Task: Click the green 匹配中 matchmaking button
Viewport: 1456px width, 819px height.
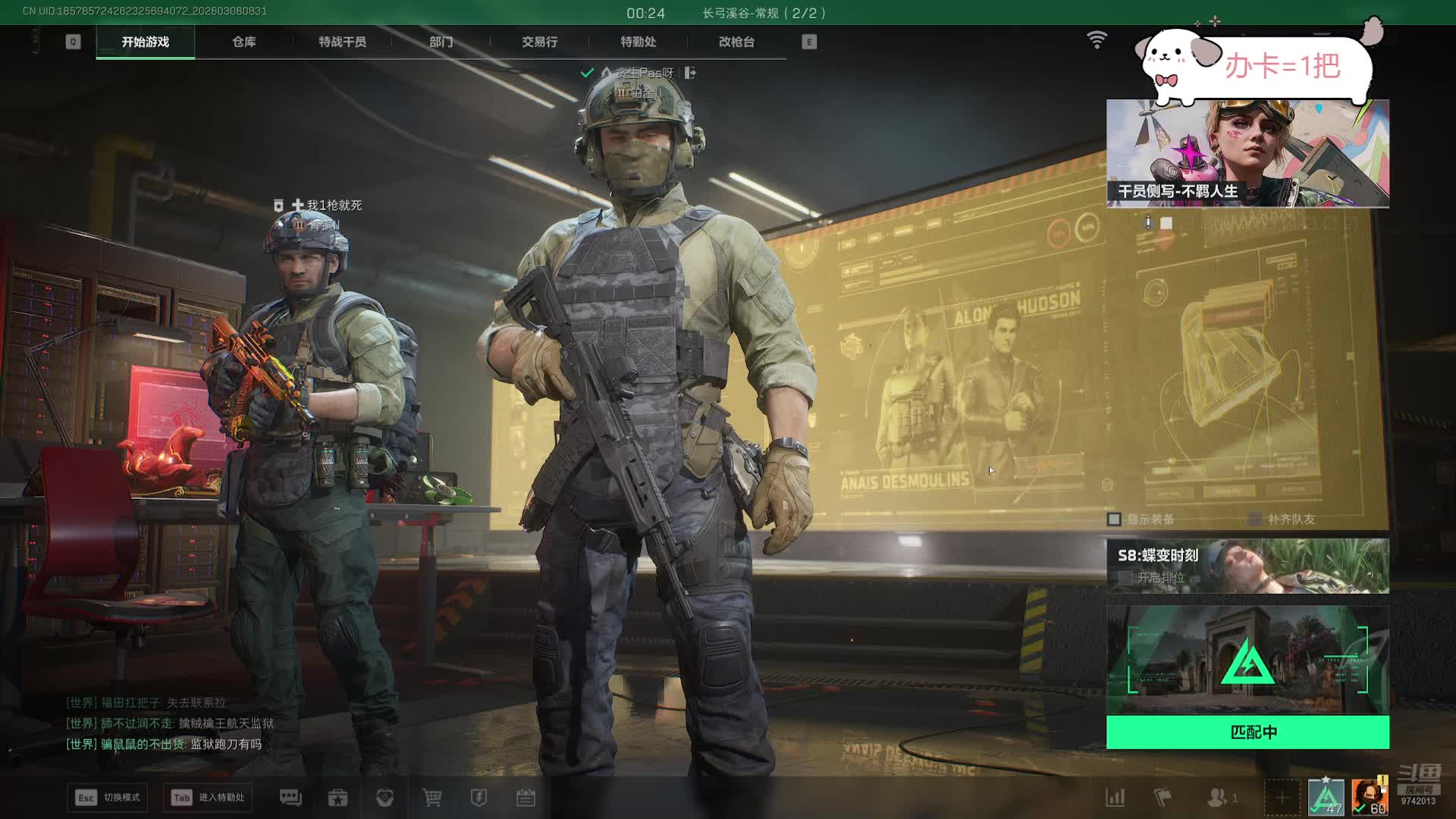Action: (x=1247, y=732)
